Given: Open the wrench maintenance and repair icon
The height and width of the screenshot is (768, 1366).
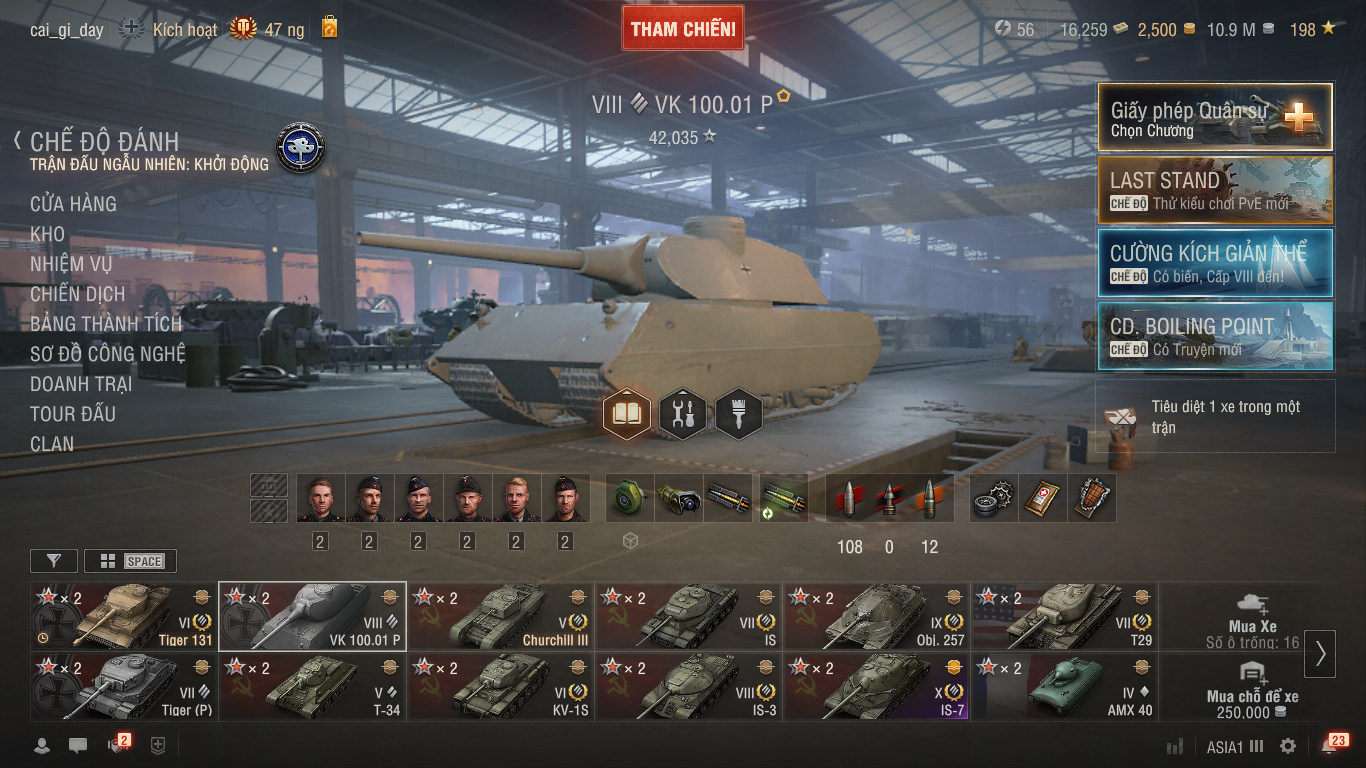Looking at the screenshot, I should (x=683, y=414).
